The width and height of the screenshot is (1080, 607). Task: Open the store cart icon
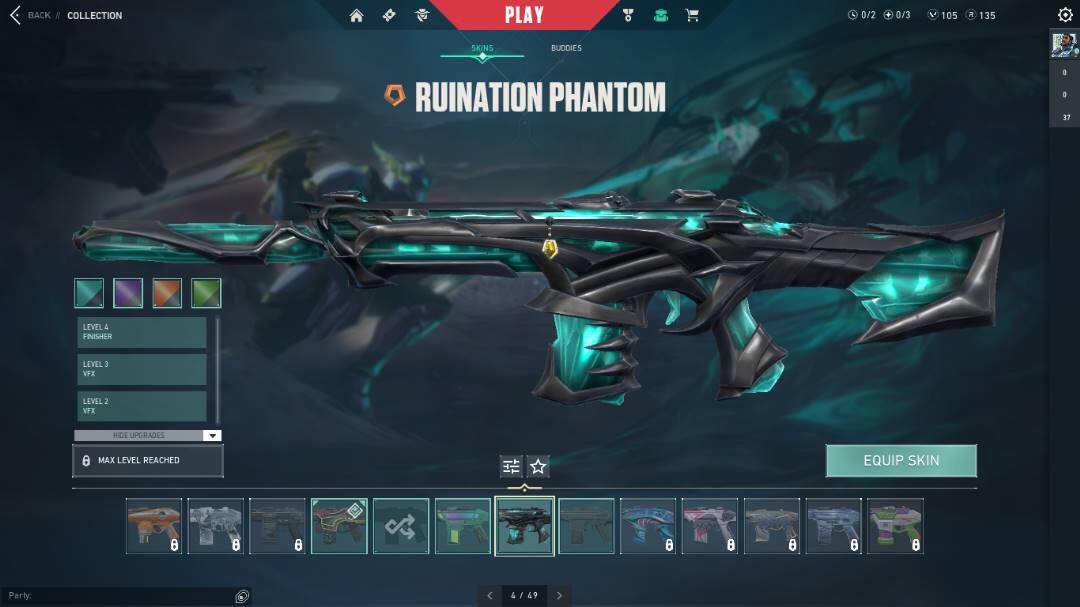[691, 15]
